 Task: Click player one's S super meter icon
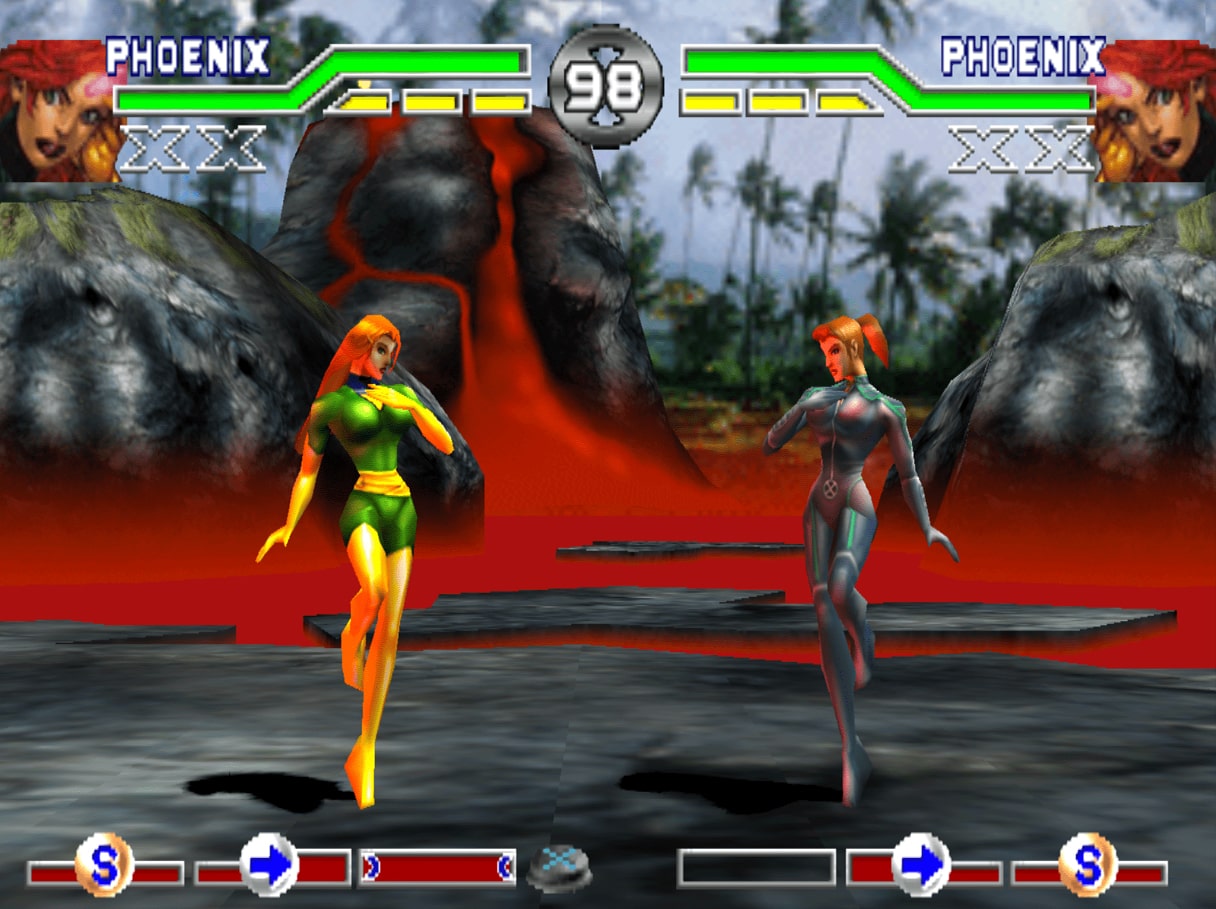tap(104, 865)
